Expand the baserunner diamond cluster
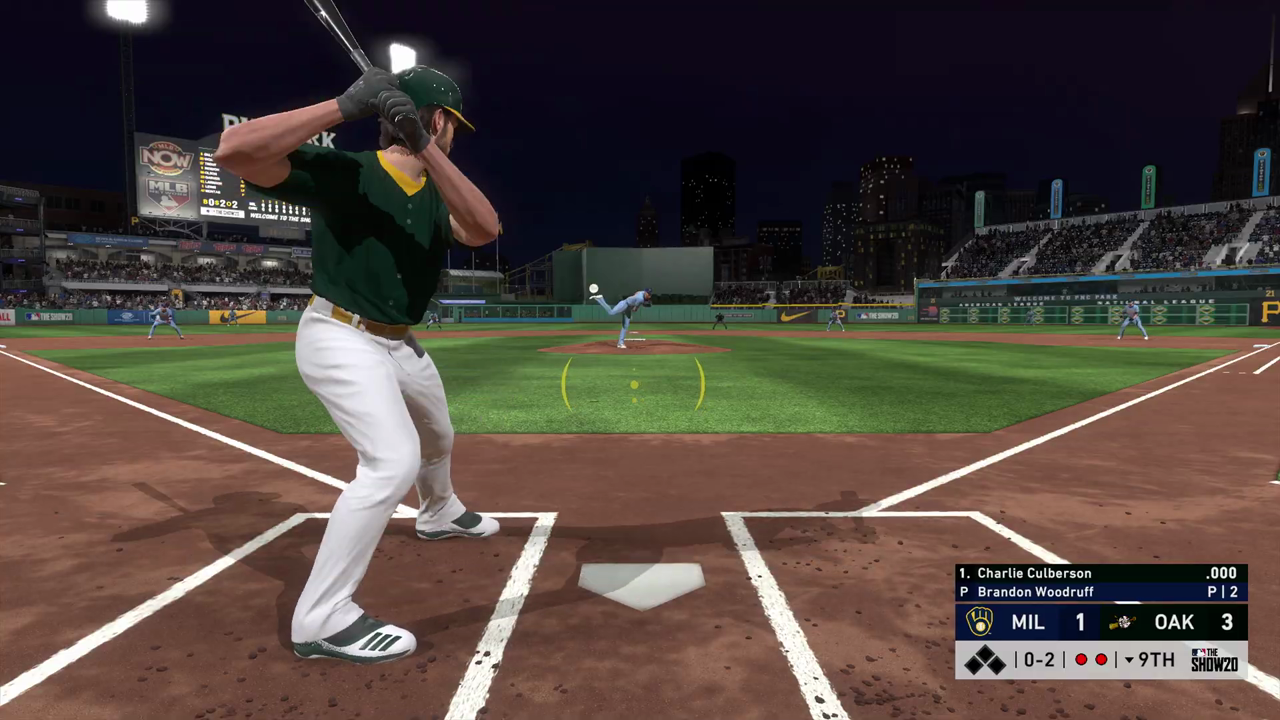The height and width of the screenshot is (720, 1280). [983, 659]
